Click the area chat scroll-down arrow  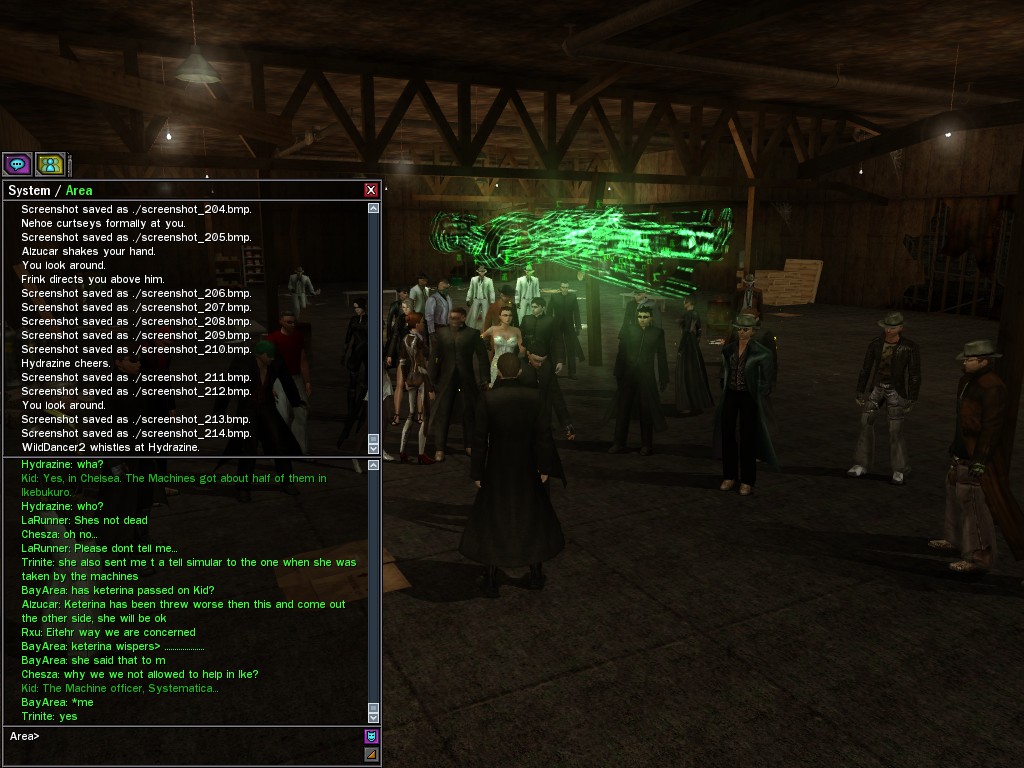tap(374, 716)
